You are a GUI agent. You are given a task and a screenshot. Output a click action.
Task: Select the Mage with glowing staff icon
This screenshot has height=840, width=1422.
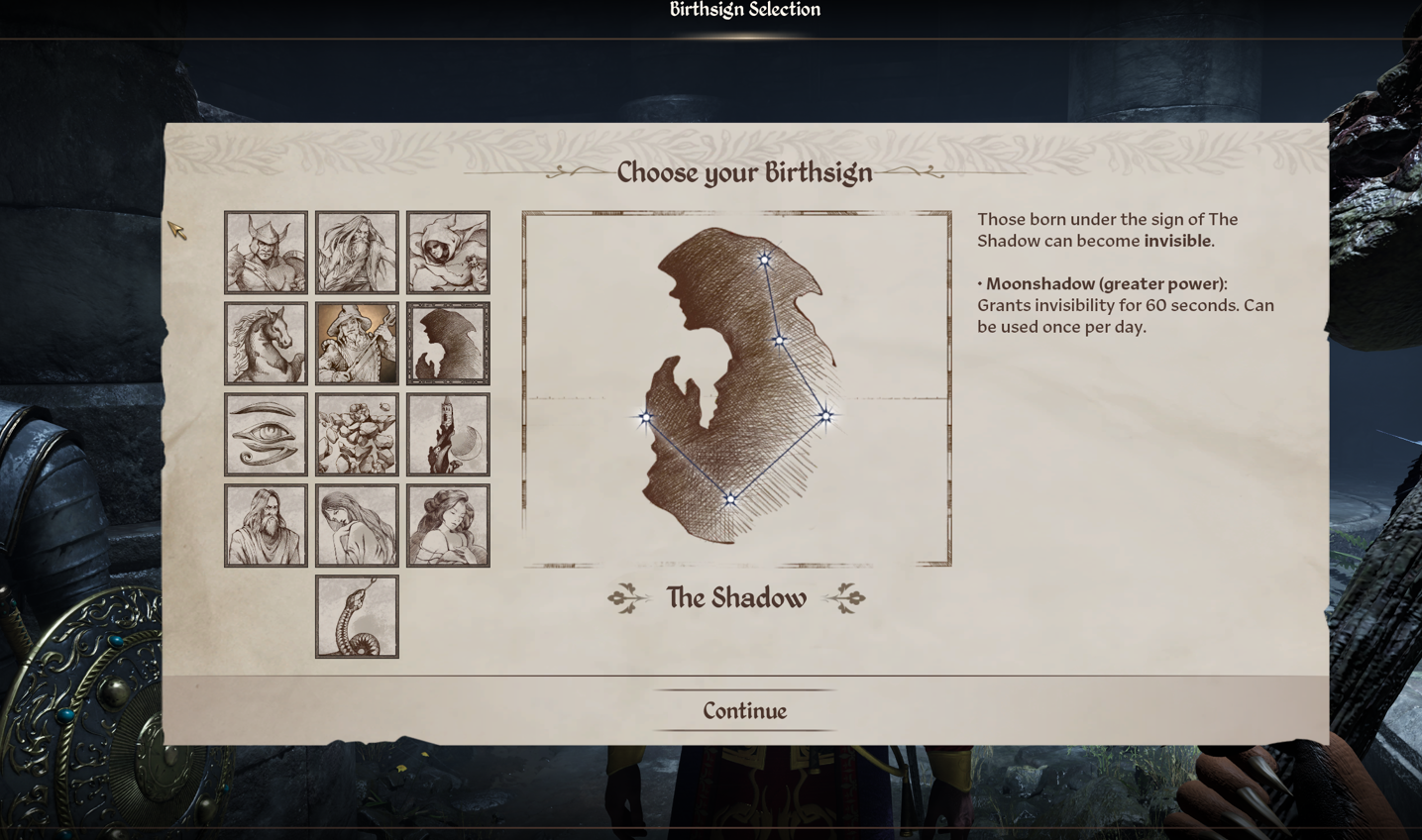coord(357,342)
